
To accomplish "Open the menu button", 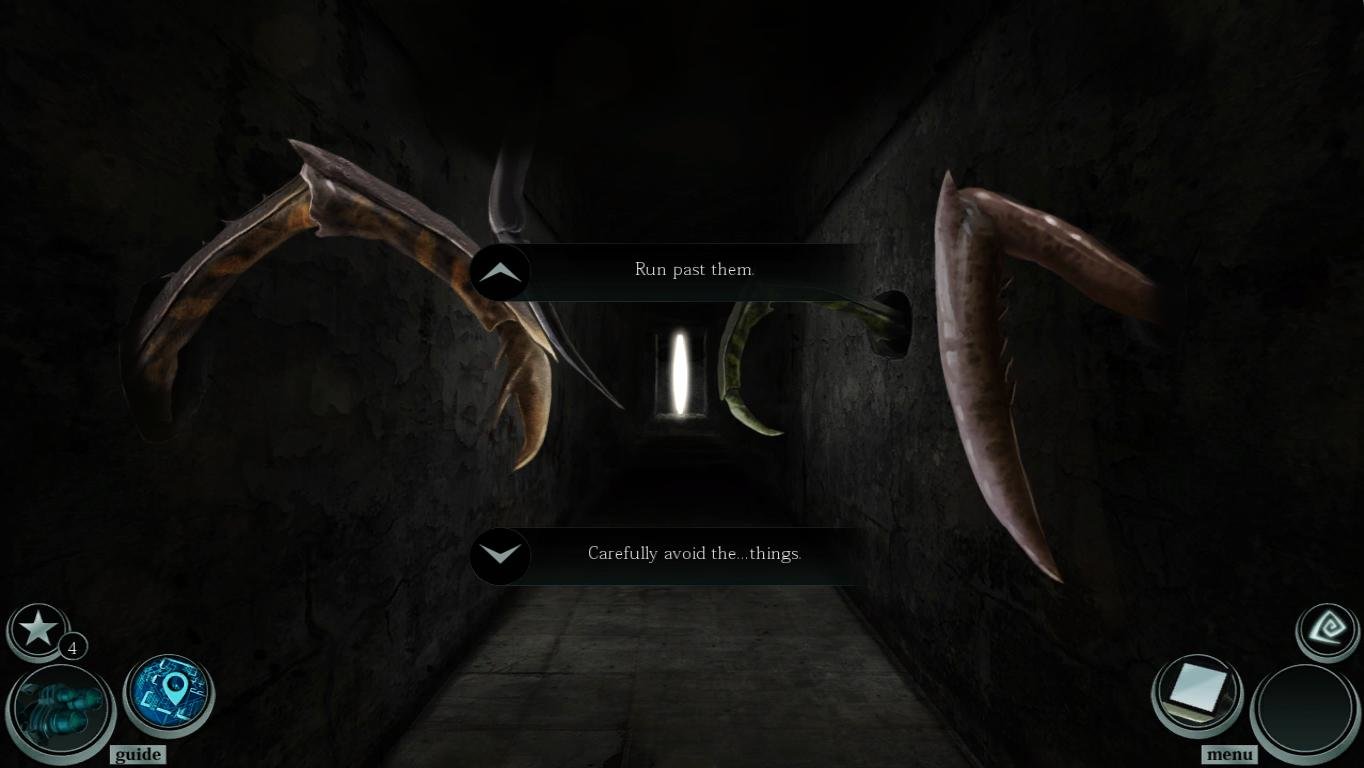I will tap(1229, 754).
